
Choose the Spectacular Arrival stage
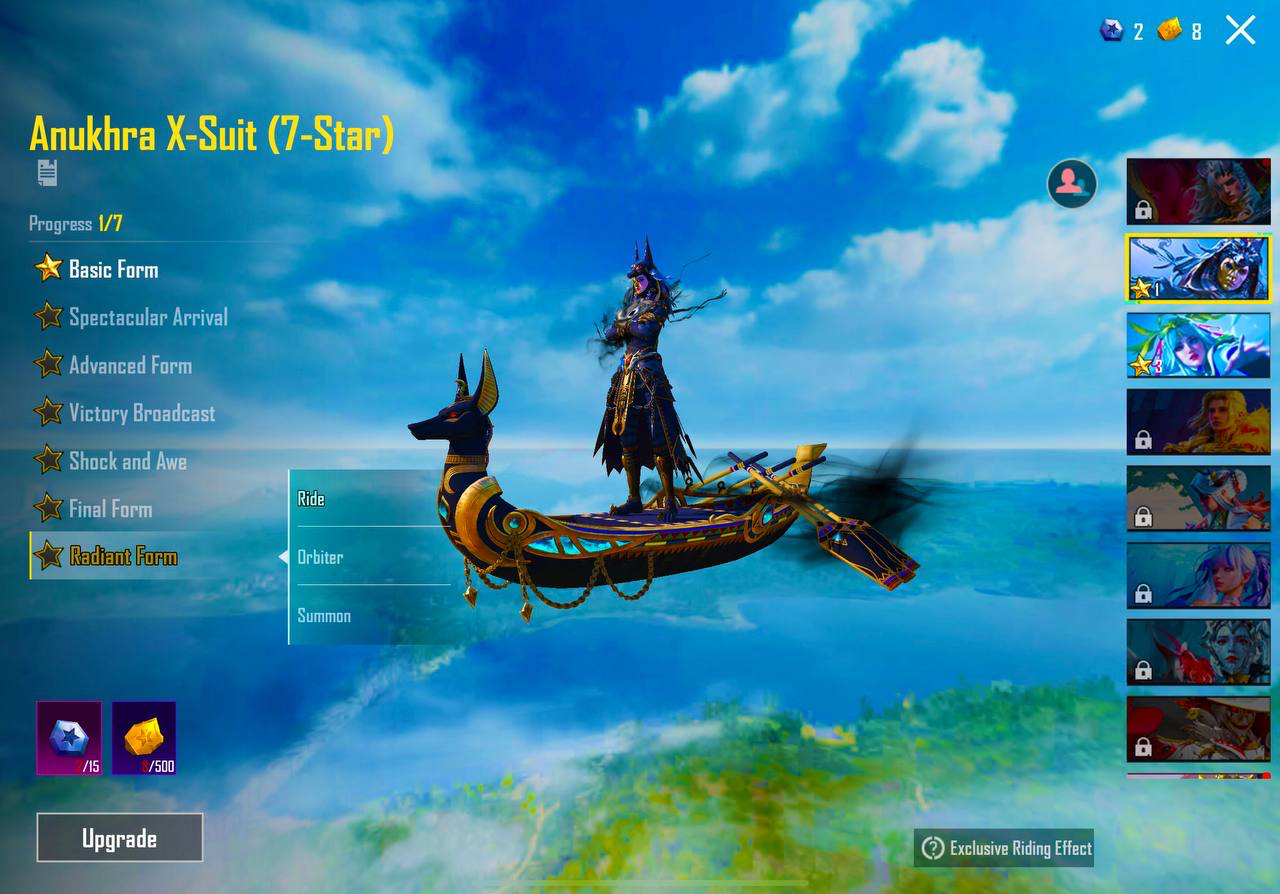point(147,317)
